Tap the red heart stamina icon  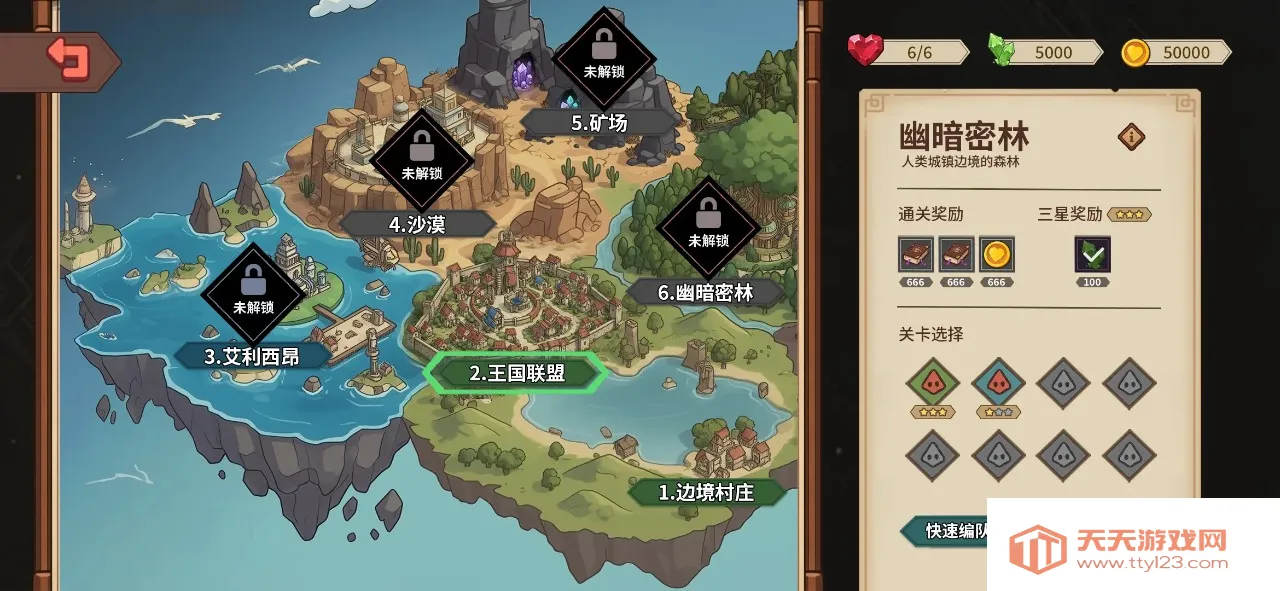pyautogui.click(x=865, y=50)
